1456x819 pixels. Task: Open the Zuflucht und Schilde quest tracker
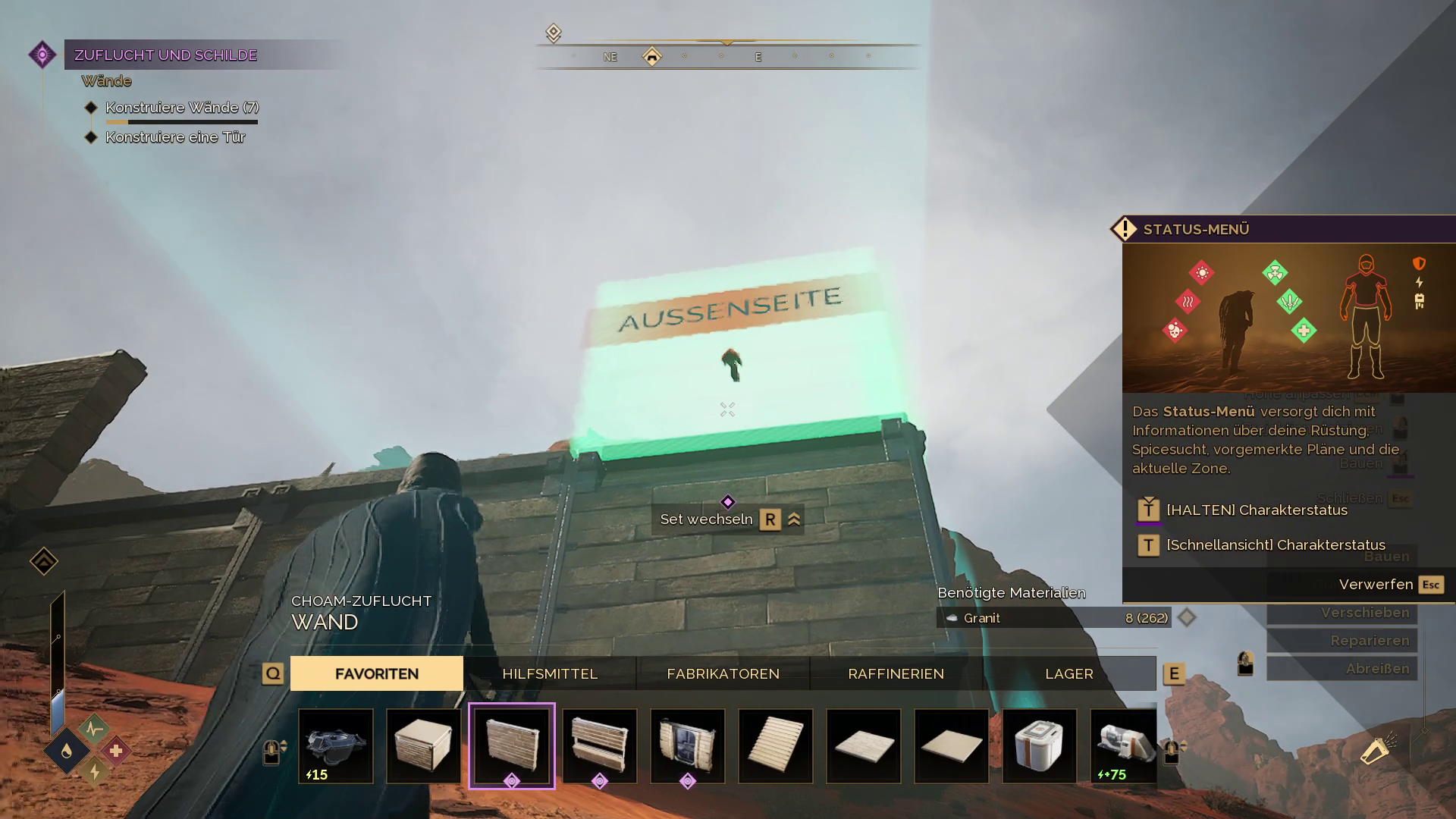coord(165,55)
